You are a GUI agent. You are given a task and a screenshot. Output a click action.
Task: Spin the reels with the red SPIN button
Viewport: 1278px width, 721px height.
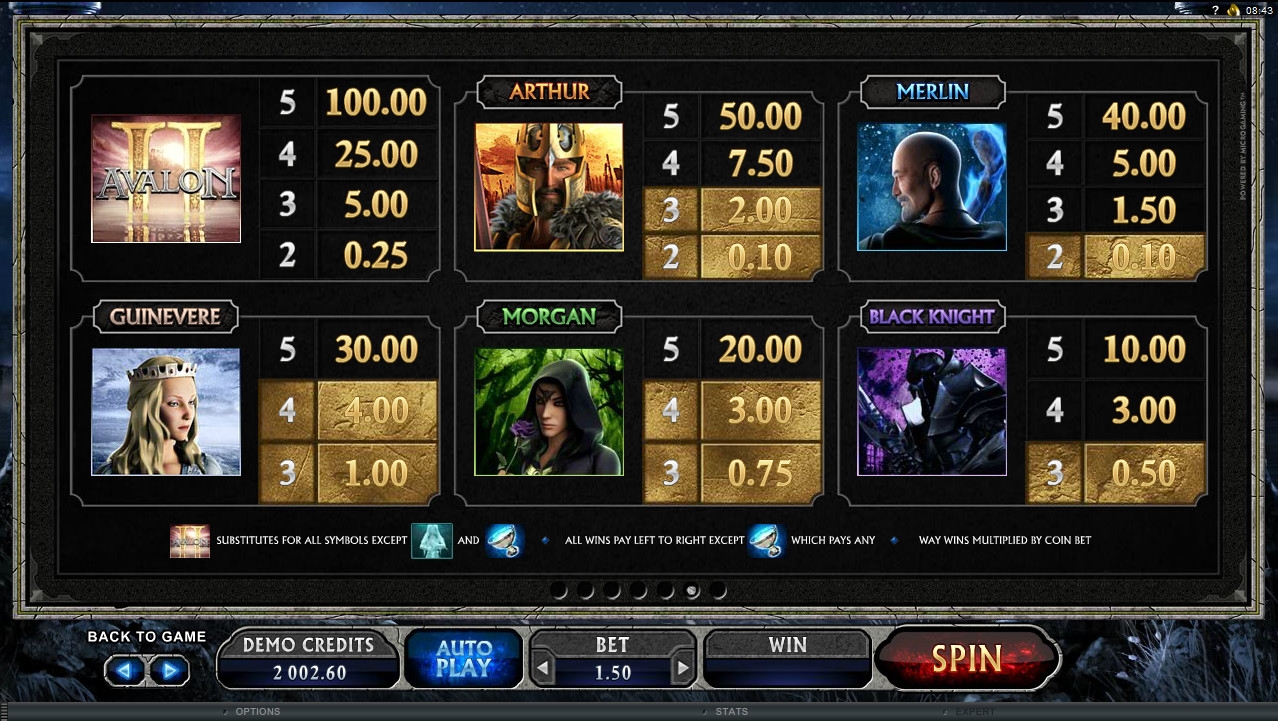(966, 658)
